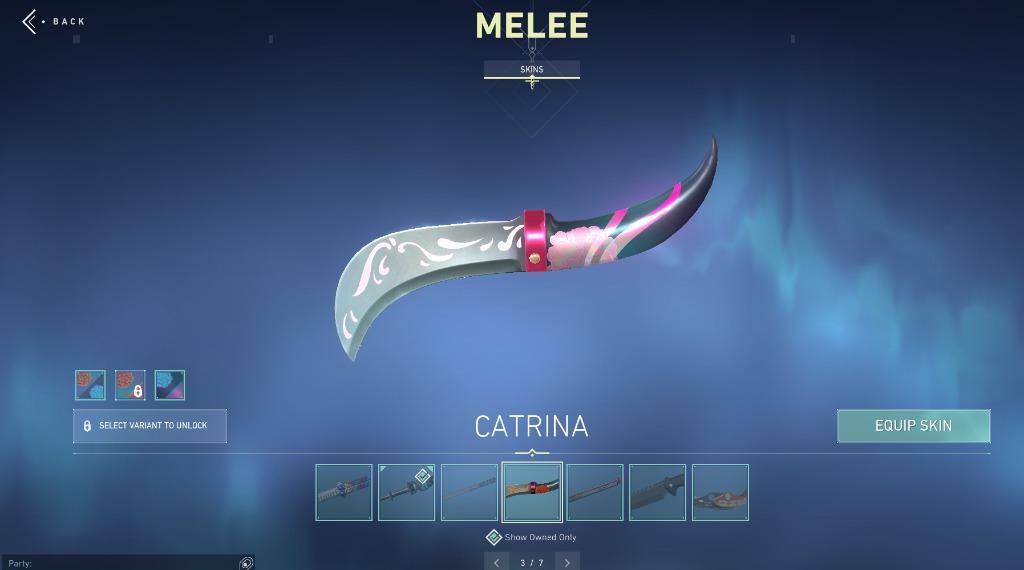Go to the previous skin page arrow

(496, 562)
